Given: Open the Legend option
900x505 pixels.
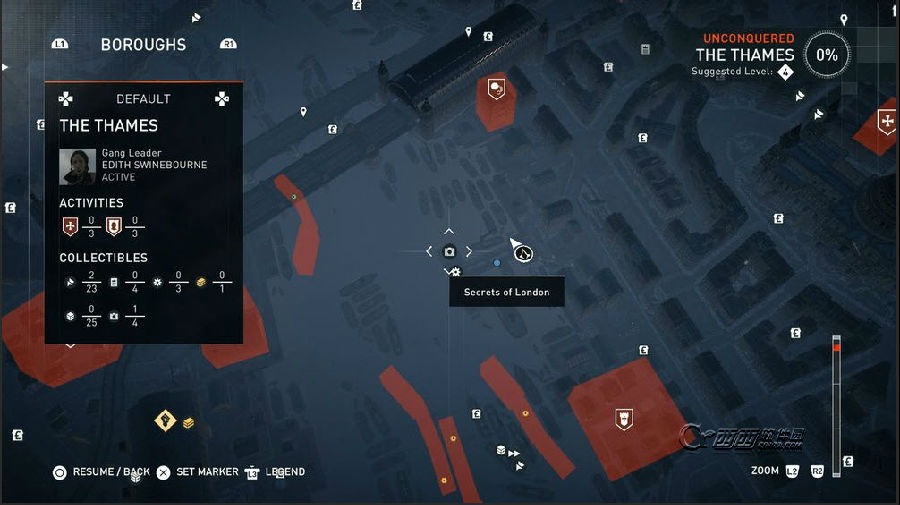Looking at the screenshot, I should pyautogui.click(x=284, y=472).
